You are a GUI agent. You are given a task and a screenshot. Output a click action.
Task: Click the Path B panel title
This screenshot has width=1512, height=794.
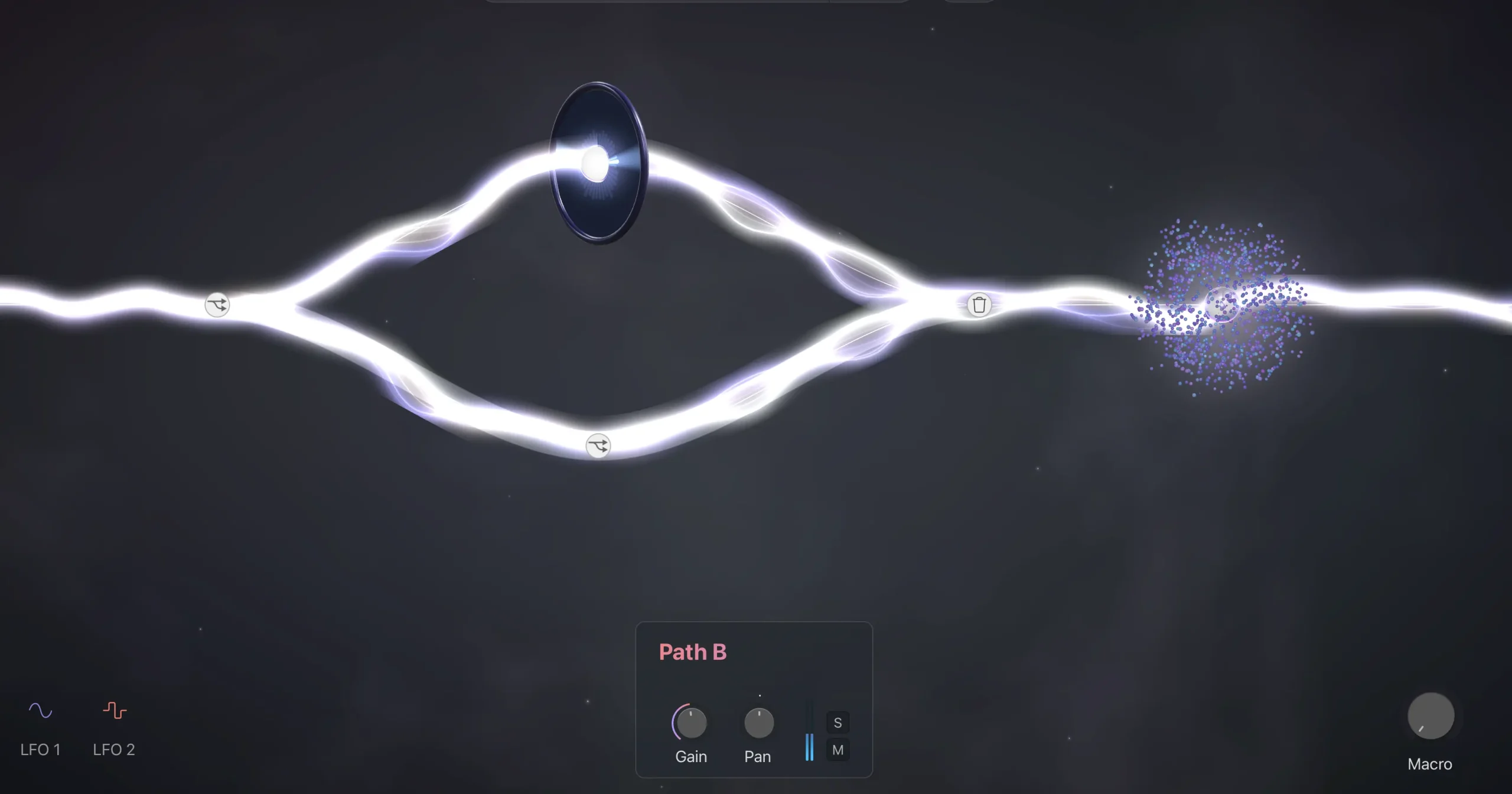pyautogui.click(x=693, y=652)
